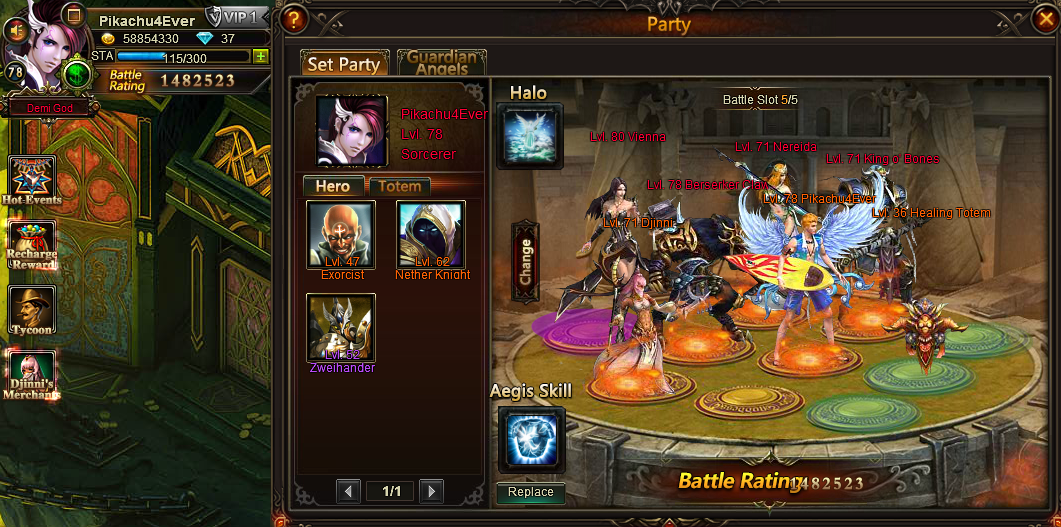Select the Hero tab

(333, 186)
